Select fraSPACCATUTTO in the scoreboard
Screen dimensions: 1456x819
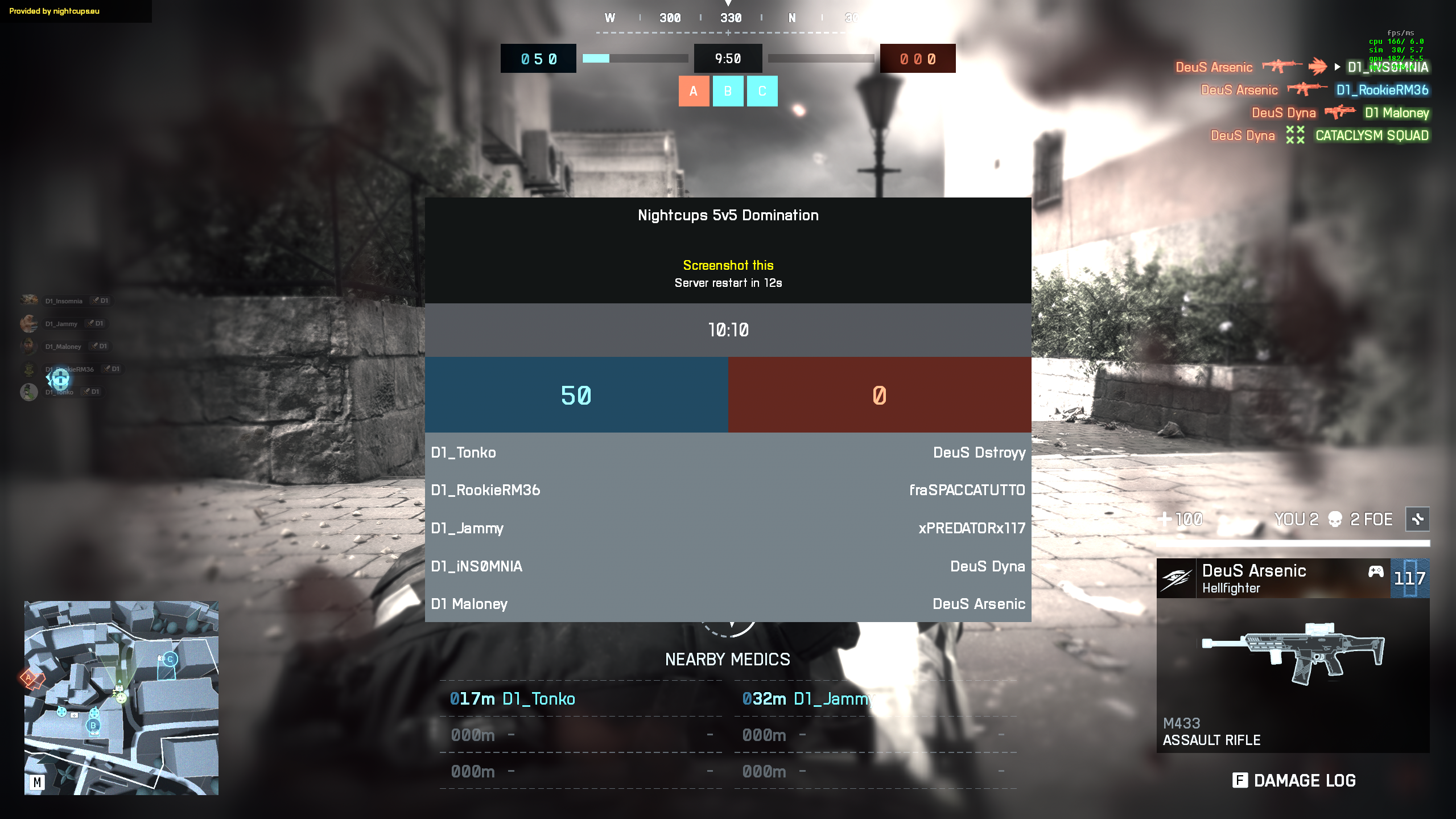coord(967,490)
